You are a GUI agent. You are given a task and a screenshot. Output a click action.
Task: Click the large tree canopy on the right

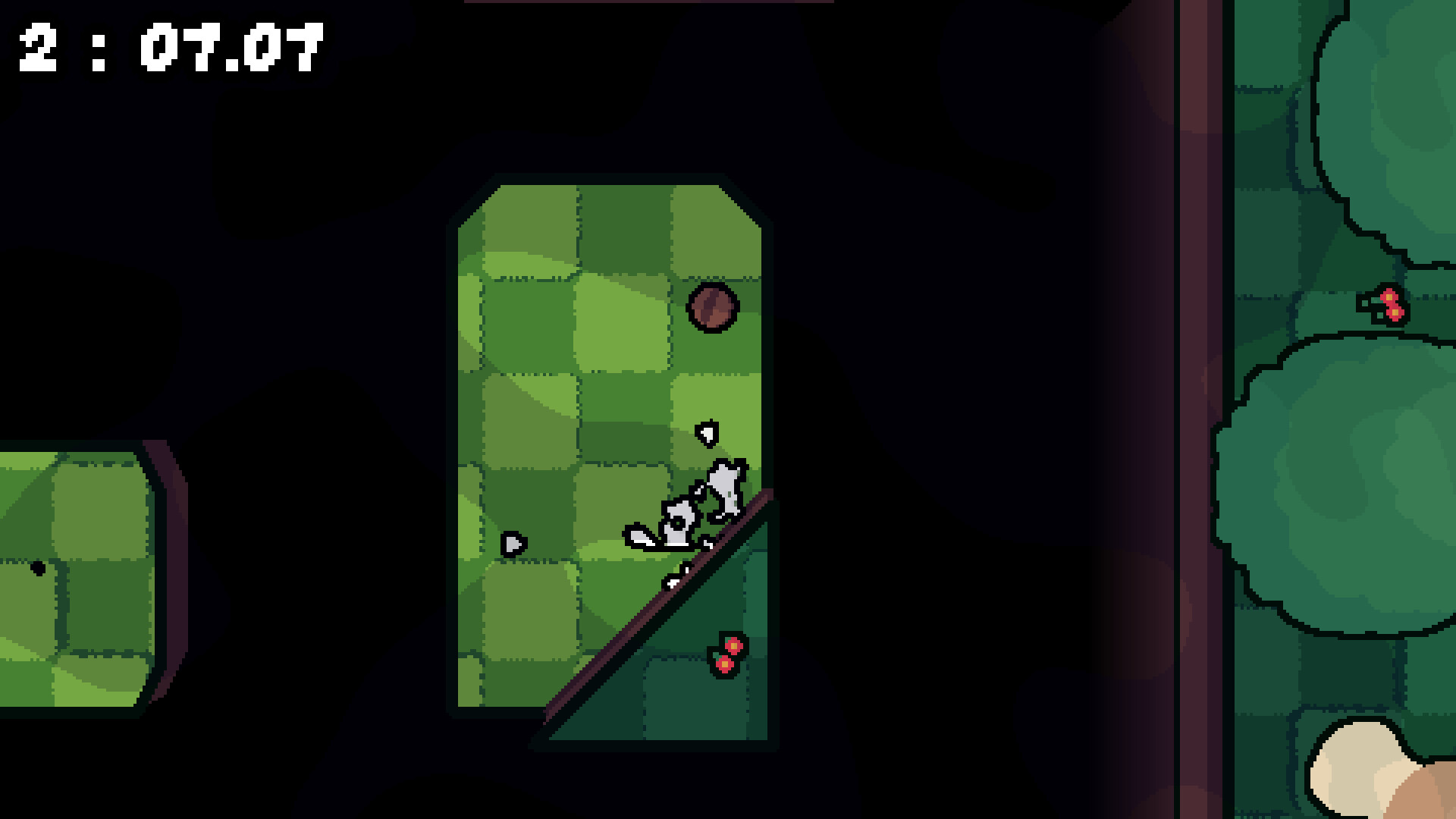1357,485
